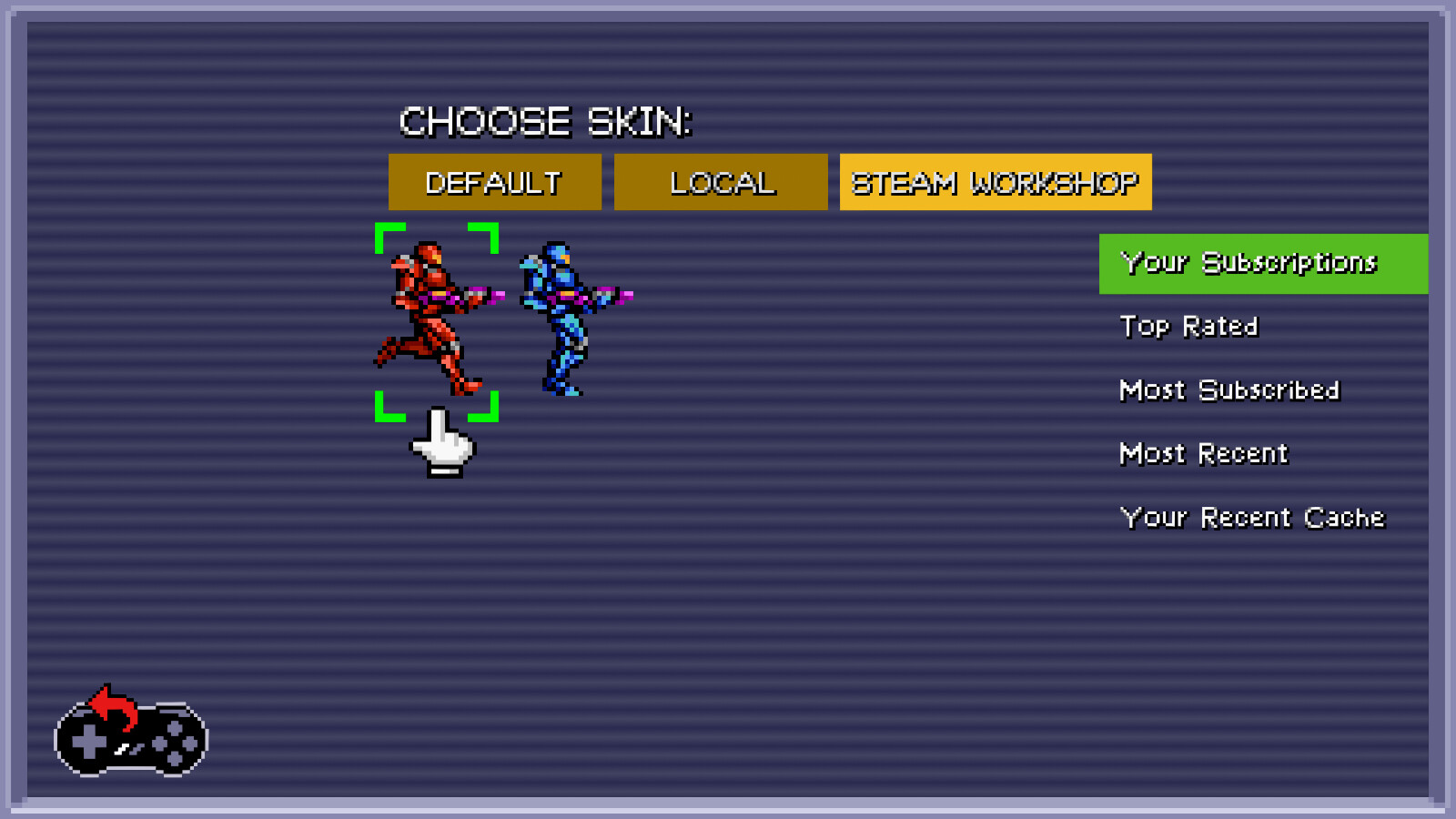Click the CHOOSE SKIN heading
This screenshot has width=1456, height=819.
pyautogui.click(x=545, y=121)
